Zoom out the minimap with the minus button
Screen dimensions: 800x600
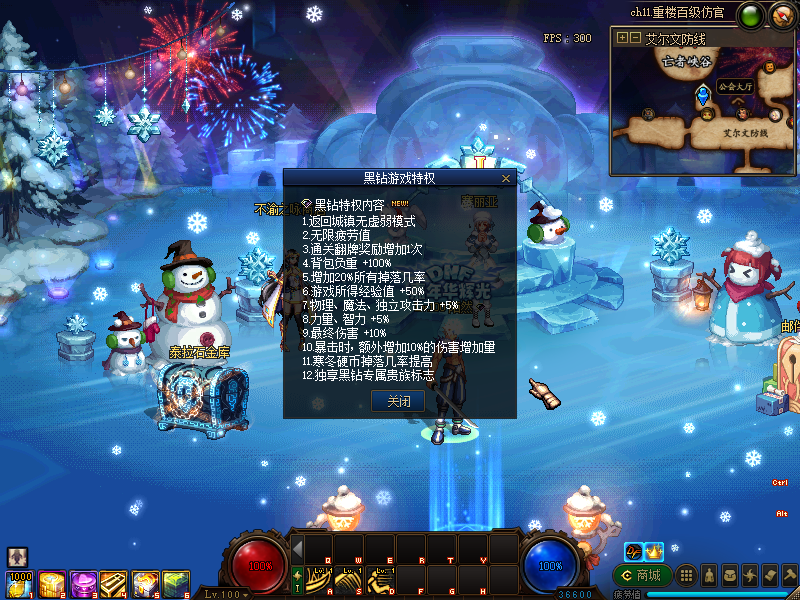pyautogui.click(x=634, y=38)
